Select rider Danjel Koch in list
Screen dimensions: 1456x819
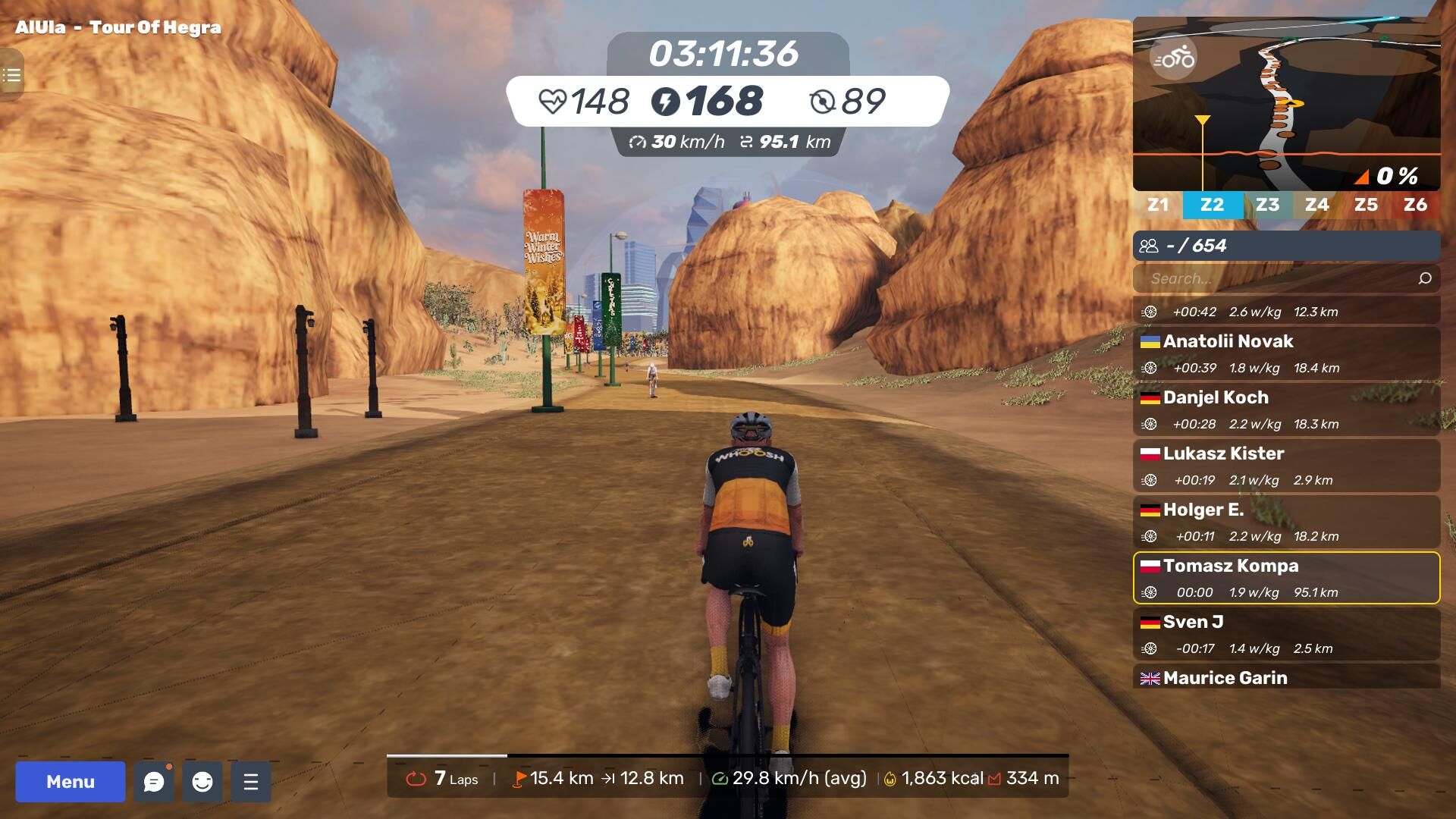tap(1286, 409)
